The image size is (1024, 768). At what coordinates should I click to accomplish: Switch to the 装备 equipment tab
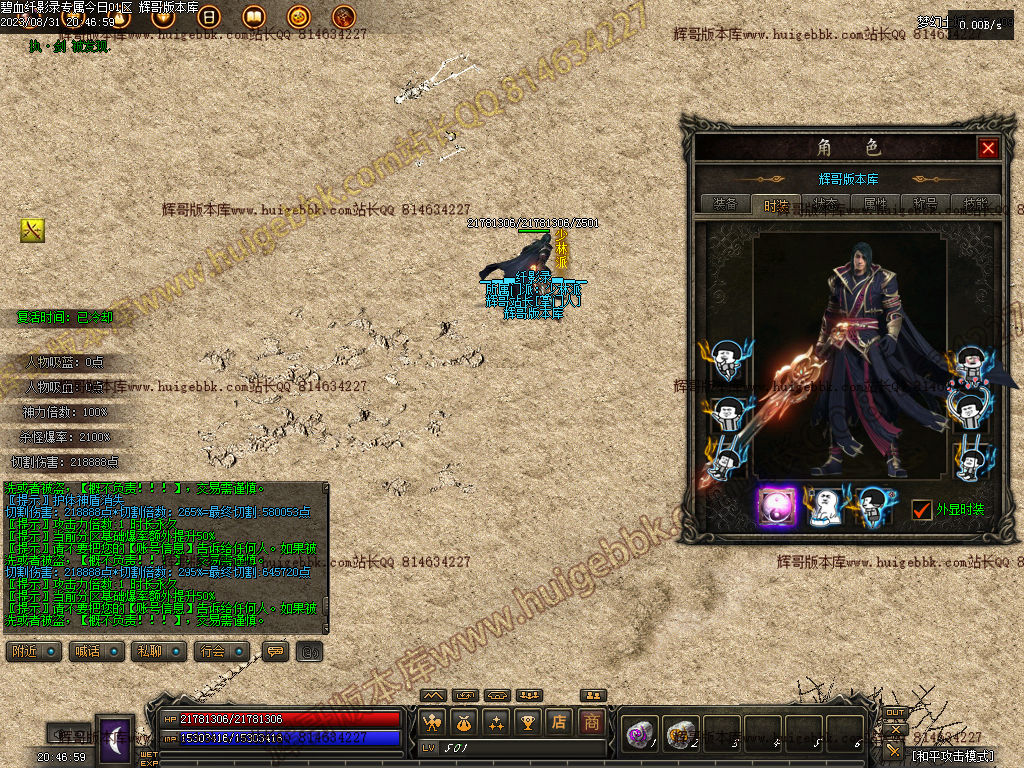click(x=725, y=203)
